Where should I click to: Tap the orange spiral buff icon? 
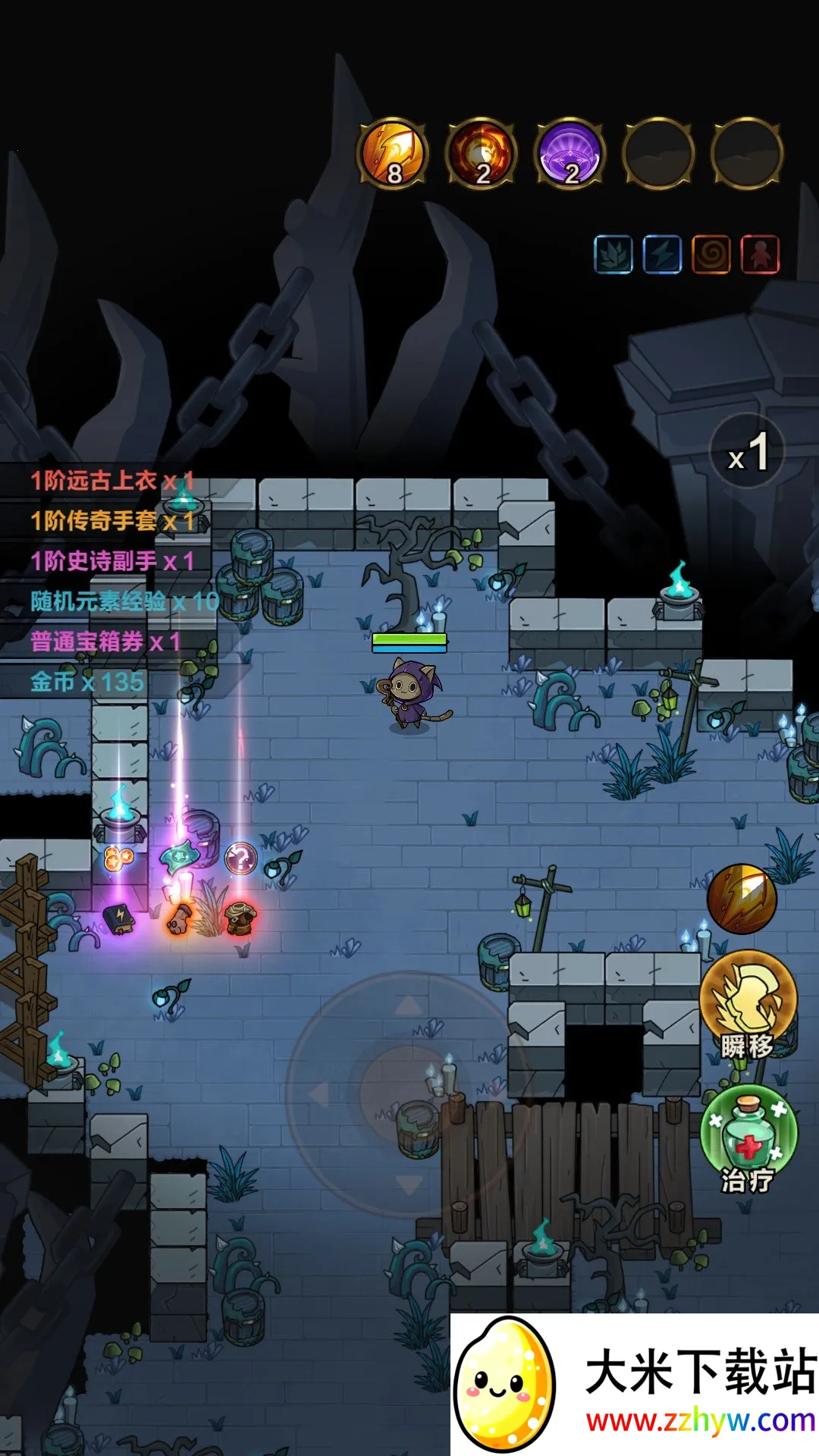click(711, 254)
